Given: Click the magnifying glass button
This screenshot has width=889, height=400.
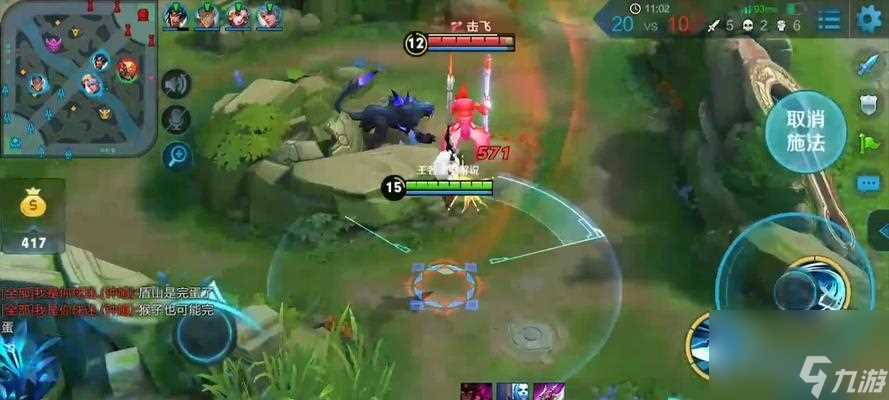Looking at the screenshot, I should point(177,155).
